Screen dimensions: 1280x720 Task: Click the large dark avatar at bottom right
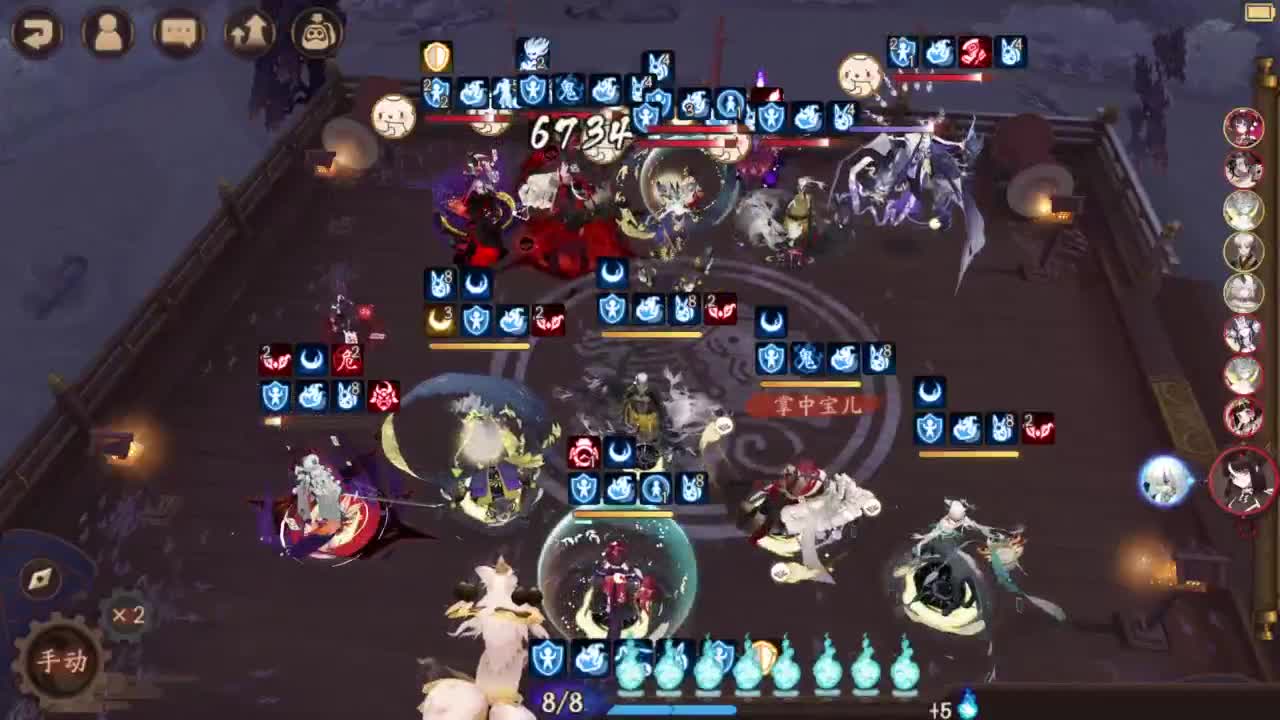coord(1243,480)
